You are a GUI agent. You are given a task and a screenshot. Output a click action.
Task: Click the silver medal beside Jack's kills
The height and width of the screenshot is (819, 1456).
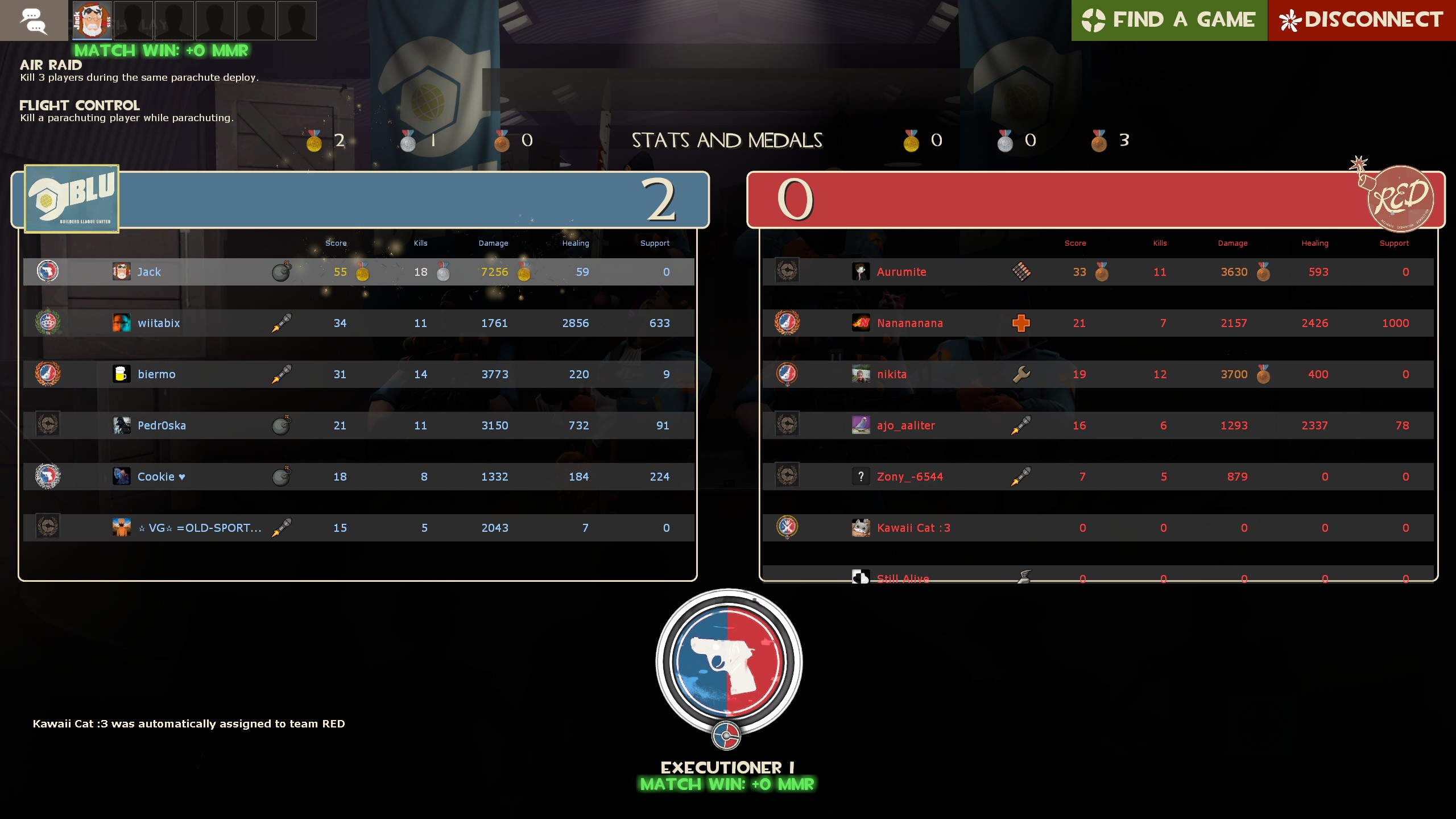(443, 273)
